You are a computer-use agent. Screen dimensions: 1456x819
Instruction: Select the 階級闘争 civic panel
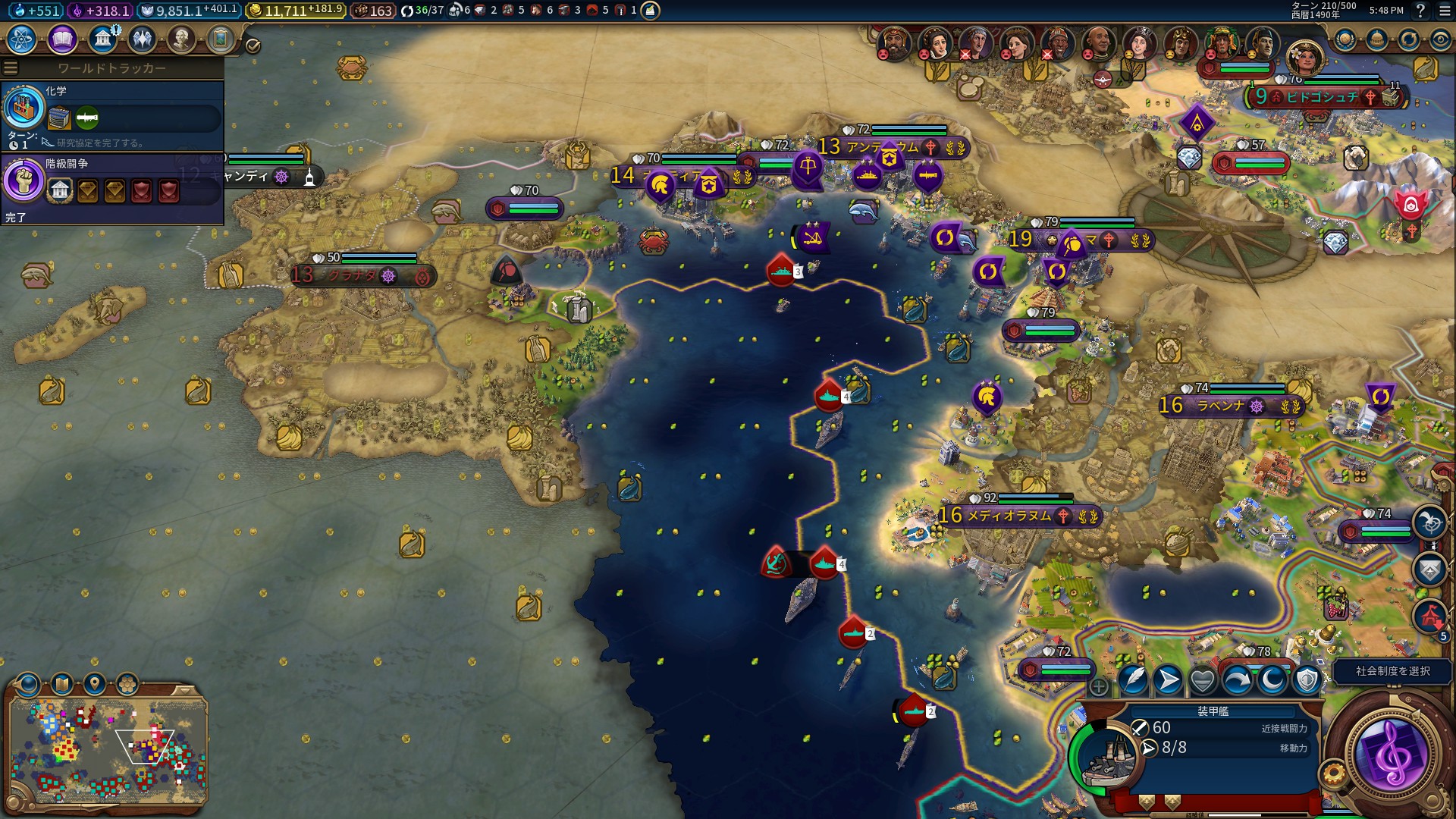pos(112,187)
